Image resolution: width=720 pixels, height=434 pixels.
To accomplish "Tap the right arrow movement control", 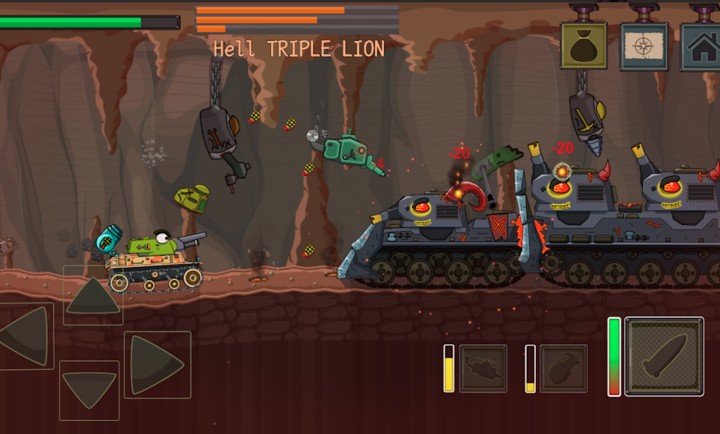I will click(x=156, y=364).
